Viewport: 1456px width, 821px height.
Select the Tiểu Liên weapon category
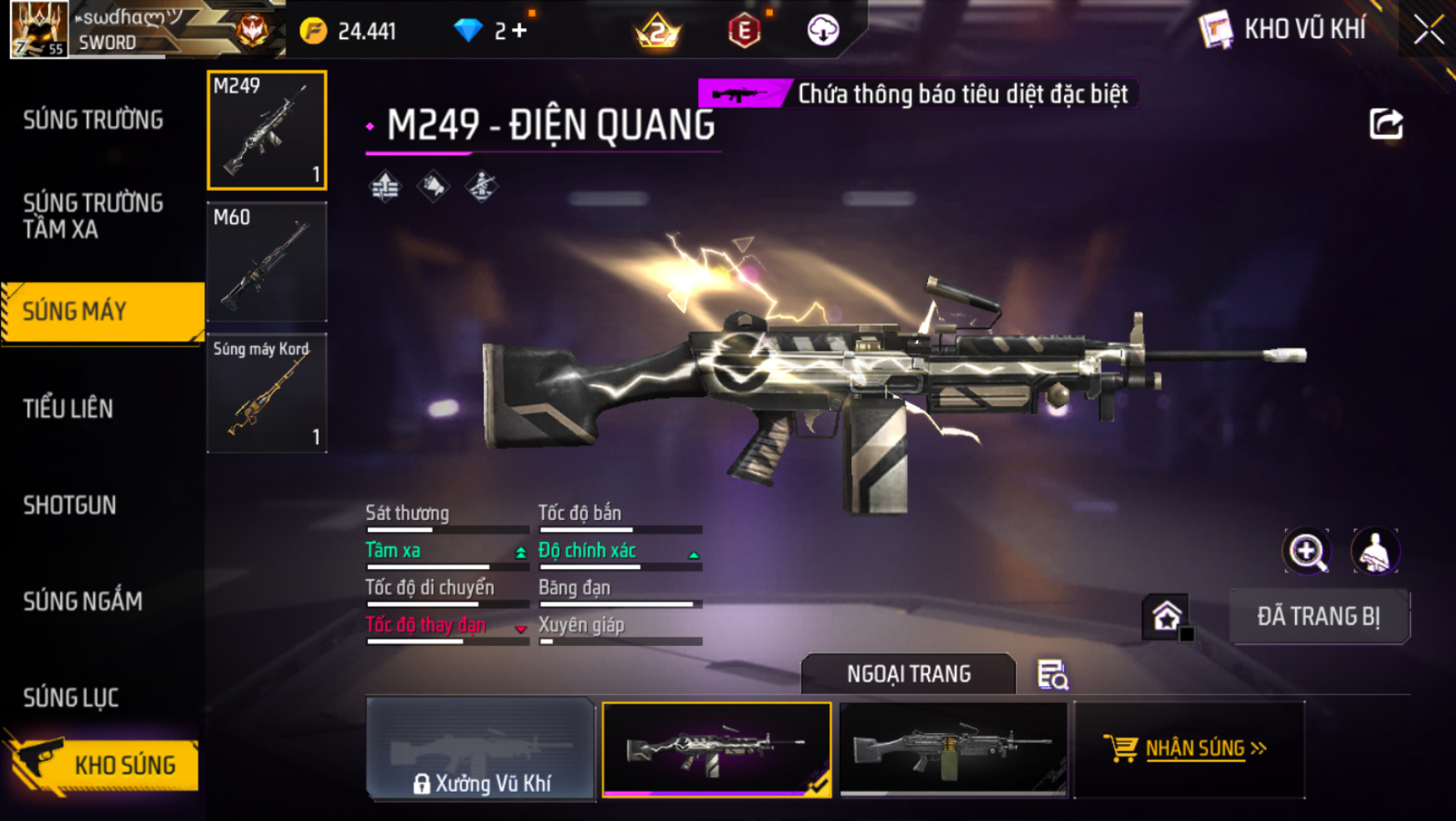[68, 408]
